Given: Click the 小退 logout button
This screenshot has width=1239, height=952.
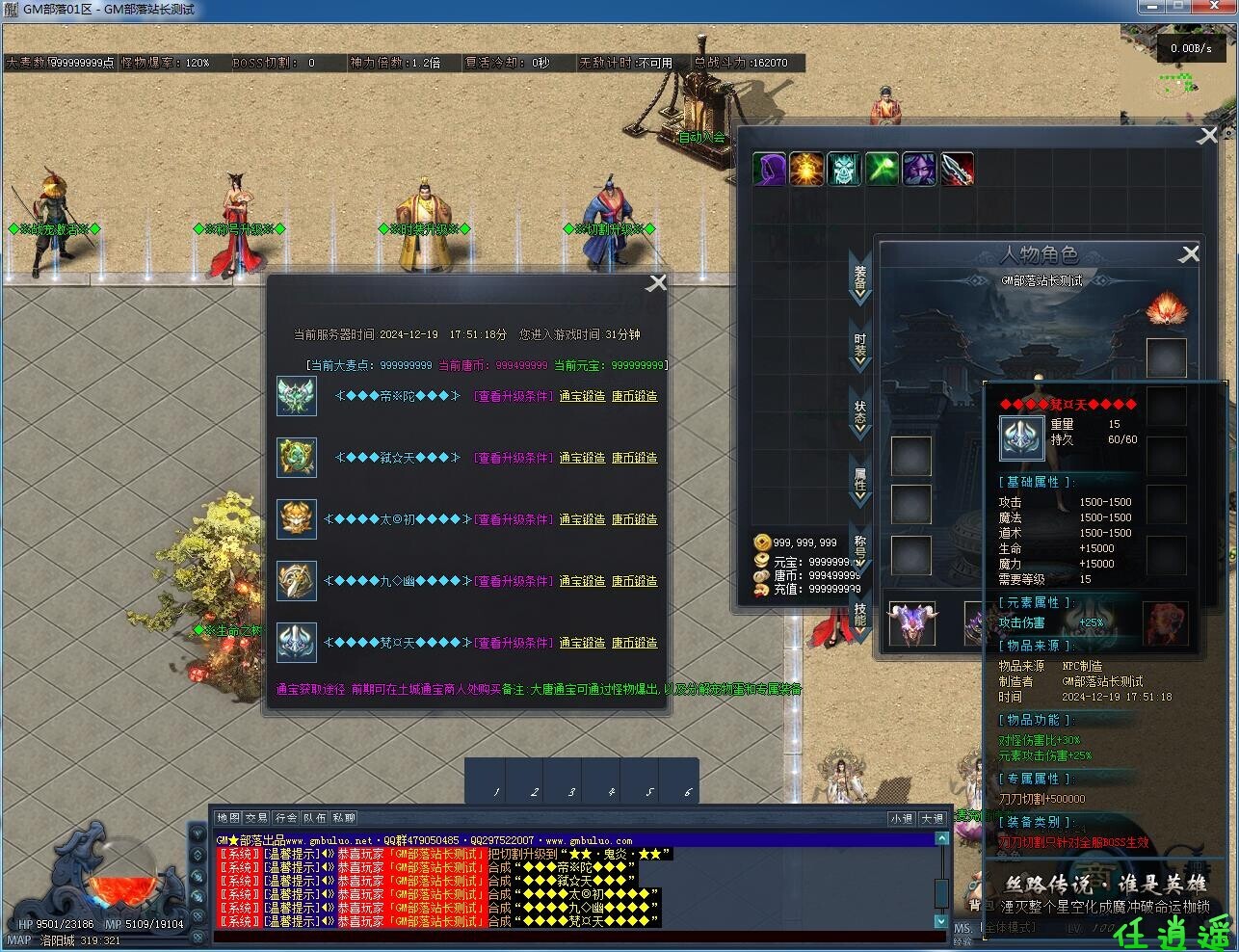Looking at the screenshot, I should [901, 818].
